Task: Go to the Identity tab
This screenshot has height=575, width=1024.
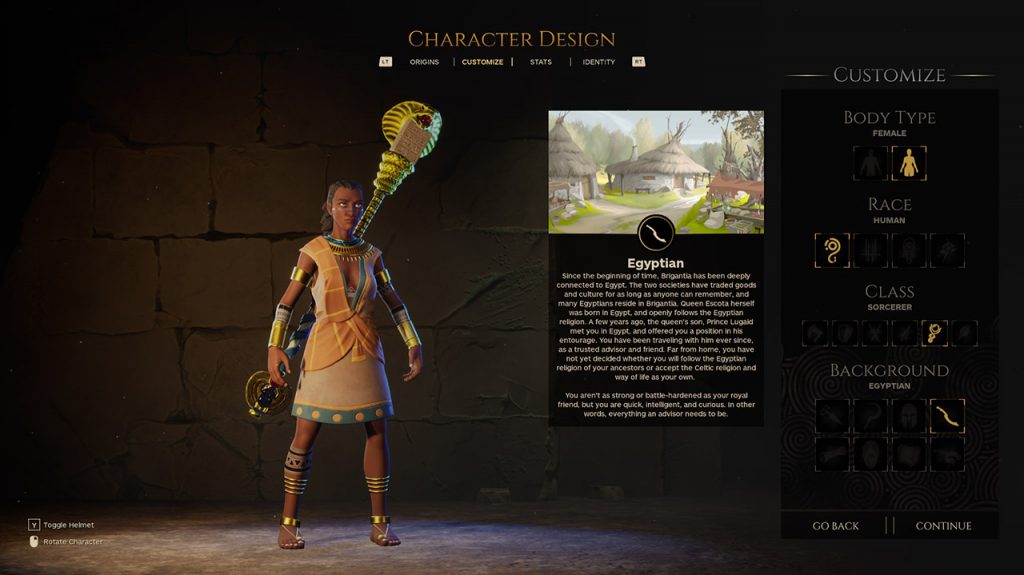Action: coord(599,62)
